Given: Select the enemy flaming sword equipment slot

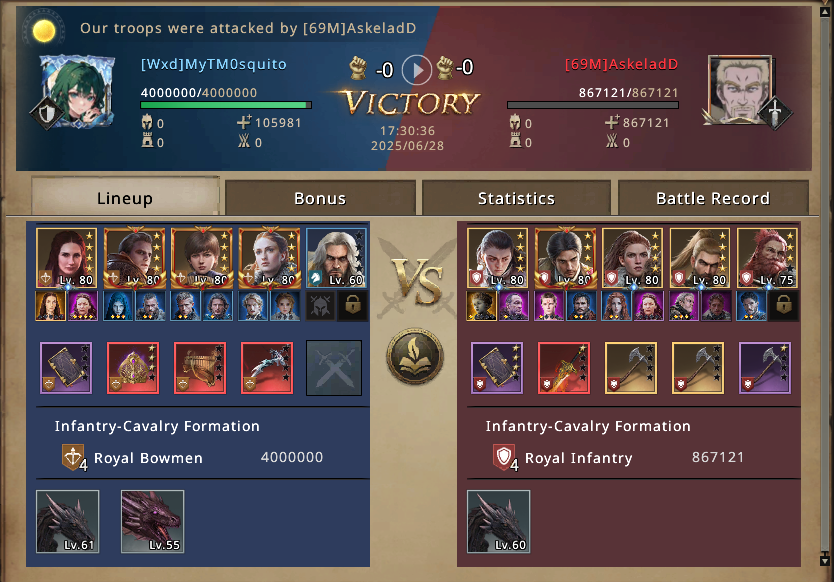Looking at the screenshot, I should [x=564, y=368].
